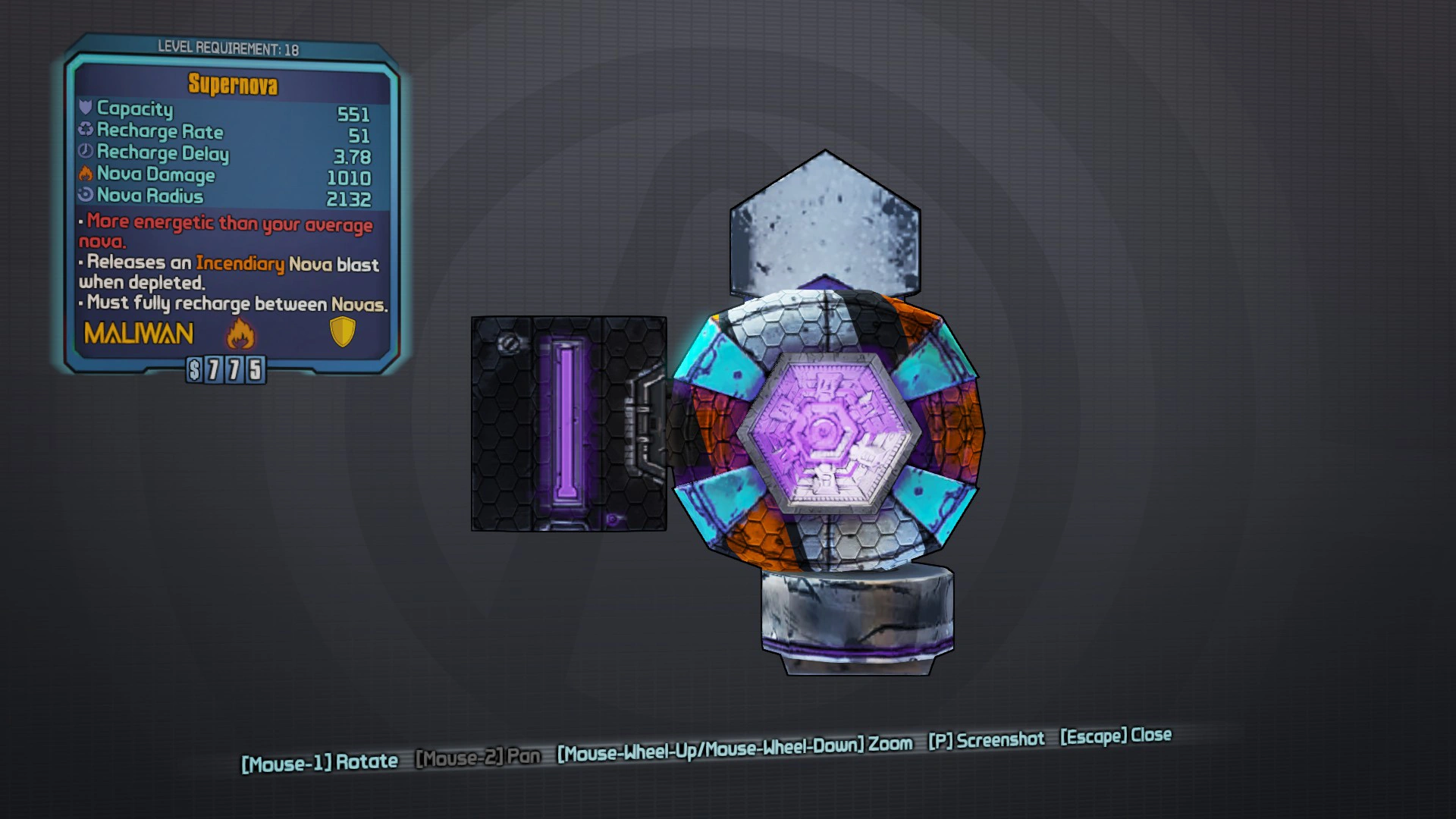Click the Nova Damage flame icon

click(83, 174)
